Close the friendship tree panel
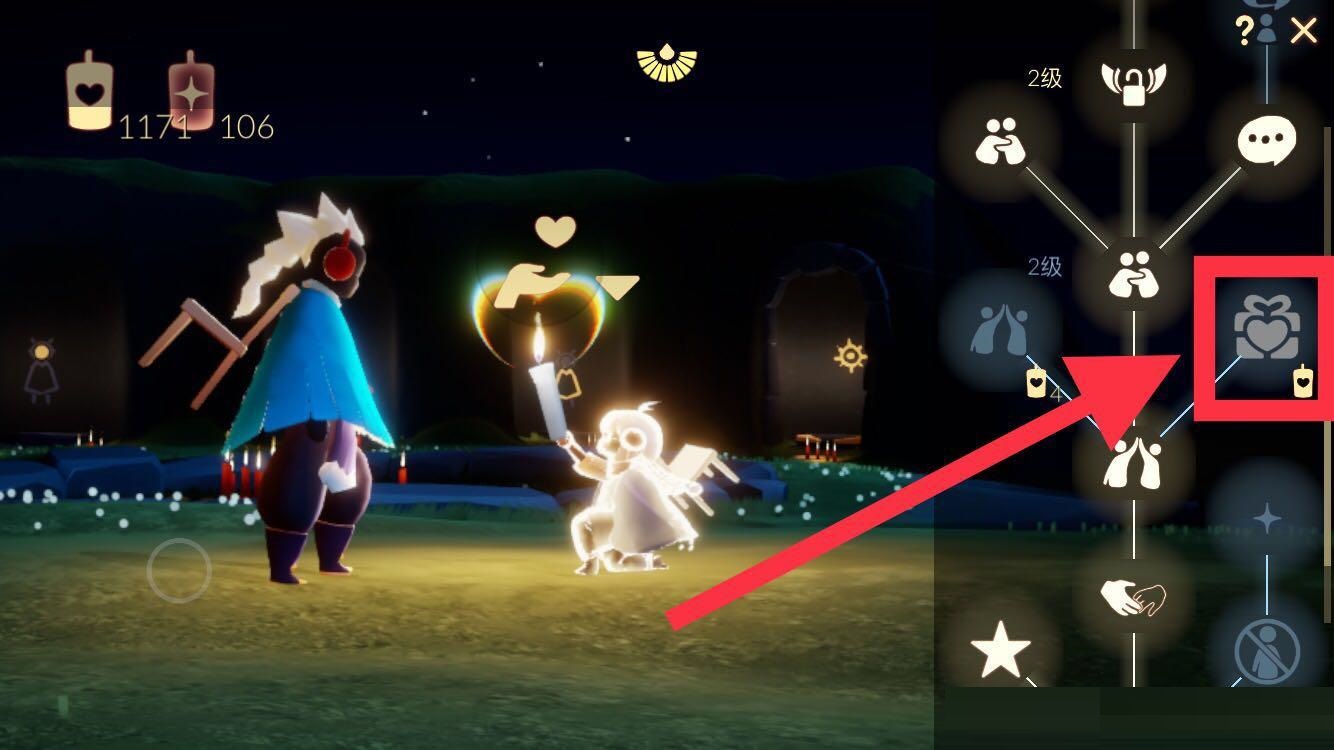This screenshot has height=750, width=1334. point(1303,31)
